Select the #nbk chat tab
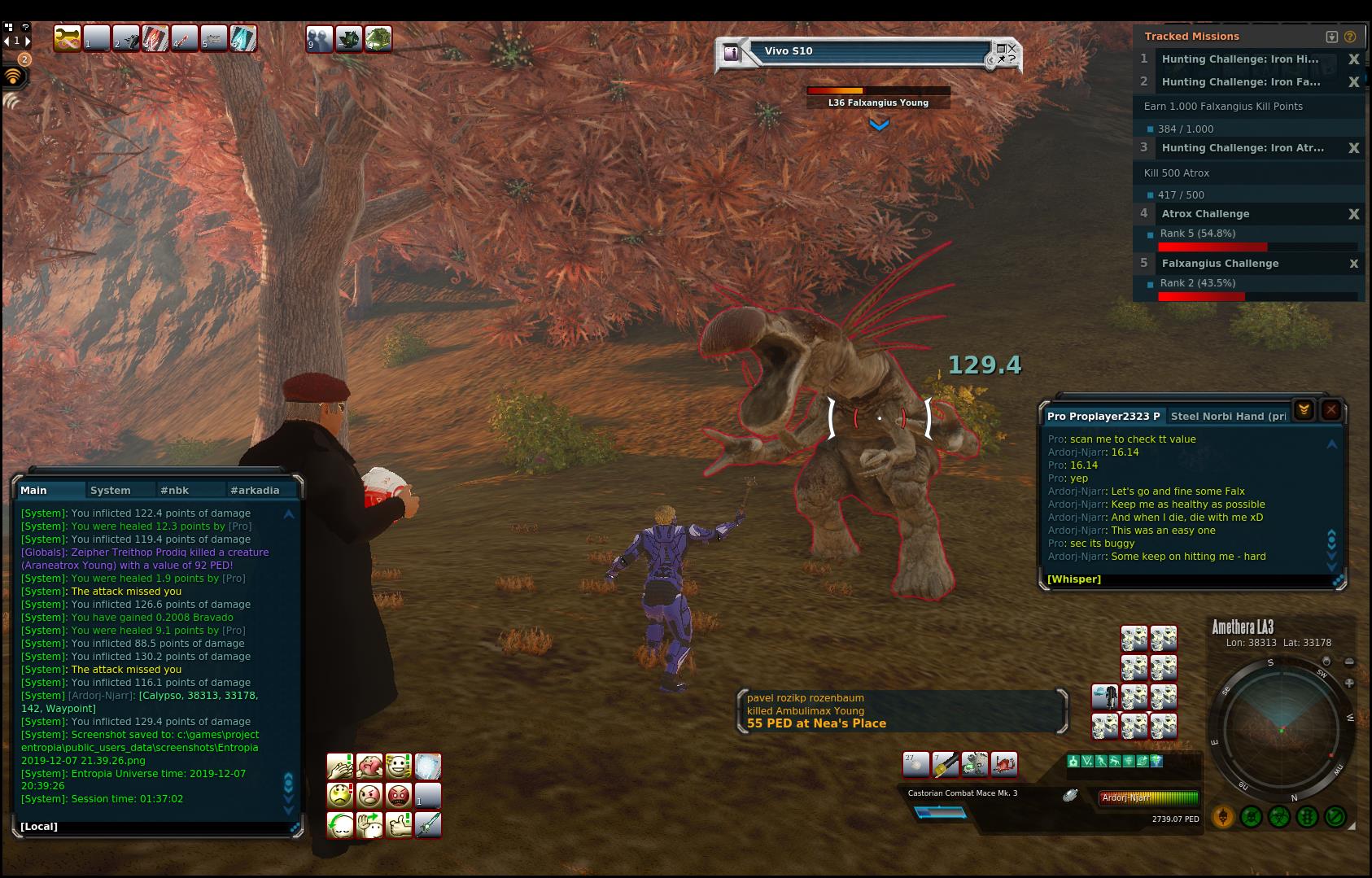The image size is (1372, 878). (175, 490)
